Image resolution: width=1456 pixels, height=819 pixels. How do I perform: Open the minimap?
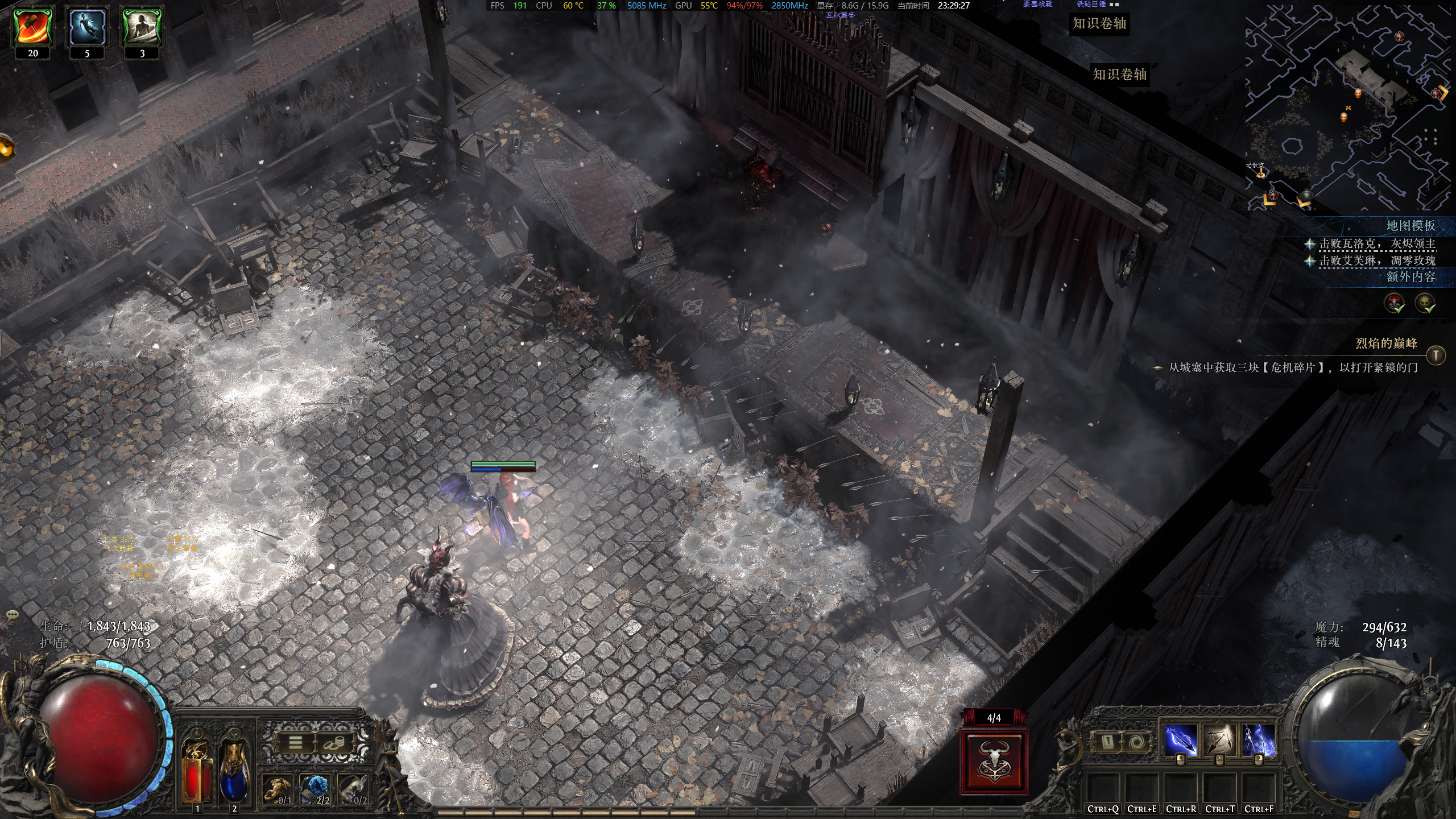pyautogui.click(x=1348, y=108)
